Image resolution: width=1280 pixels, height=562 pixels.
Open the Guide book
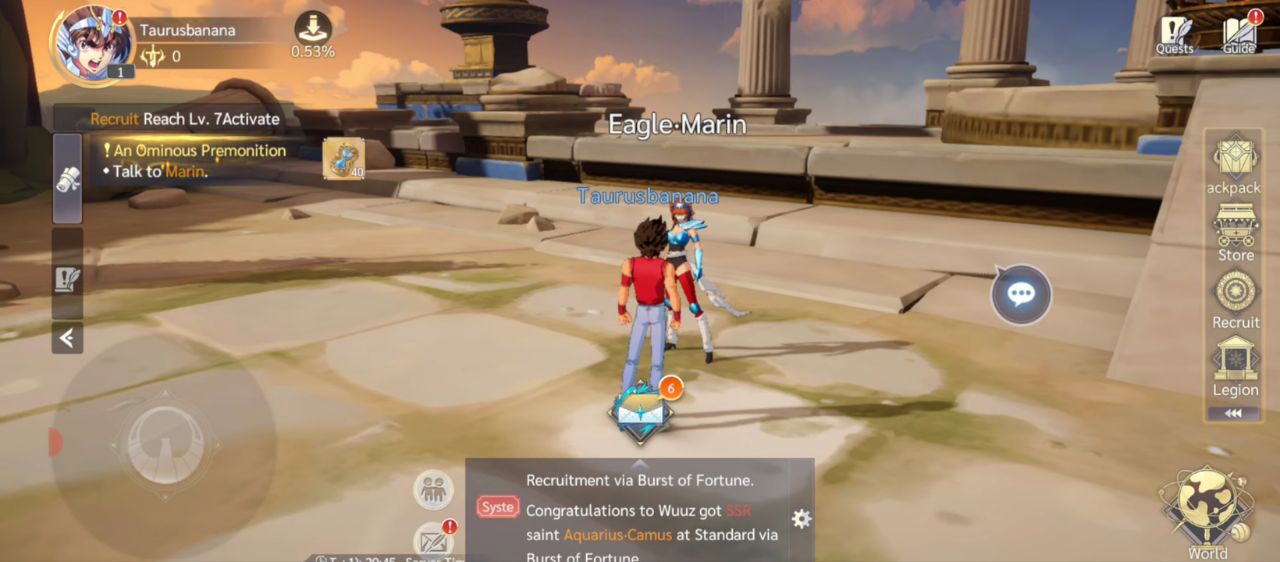[1239, 34]
